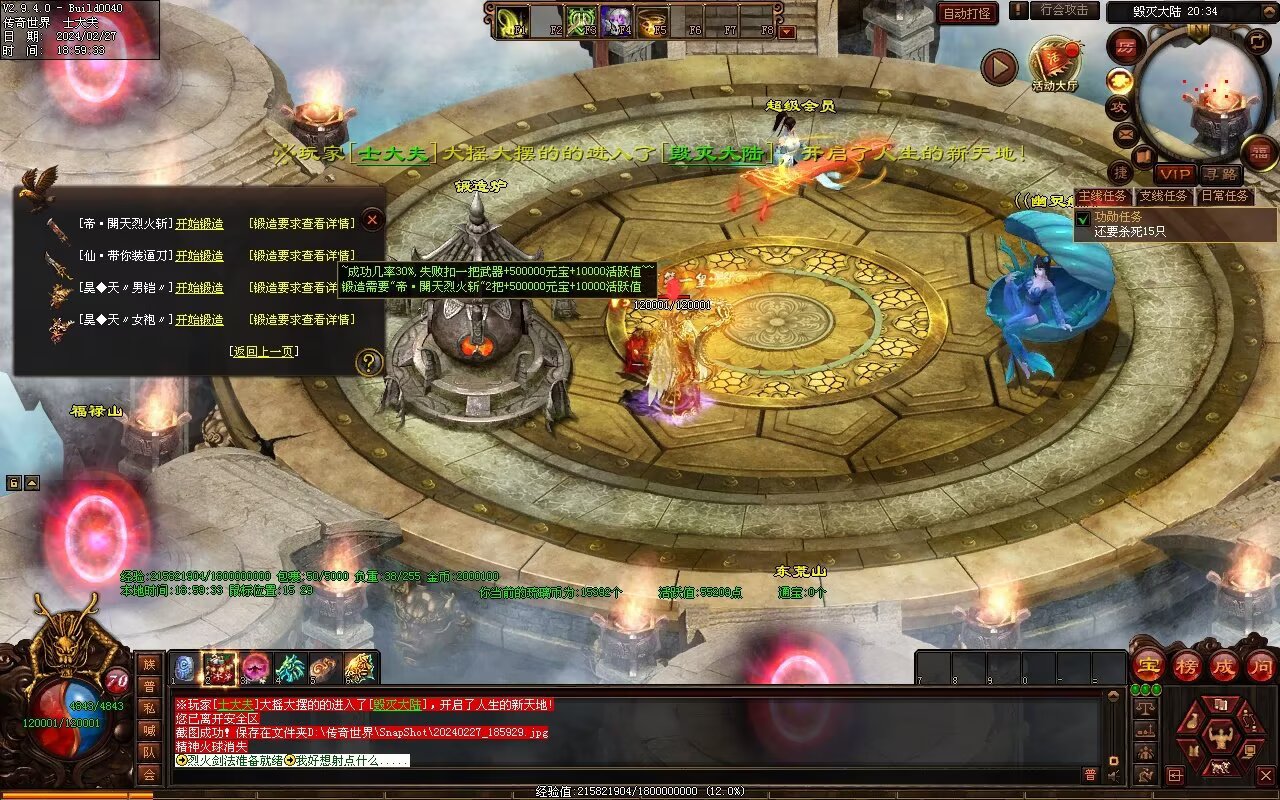This screenshot has height=800, width=1280.
Task: Select the 私 private chat channel
Action: point(149,708)
